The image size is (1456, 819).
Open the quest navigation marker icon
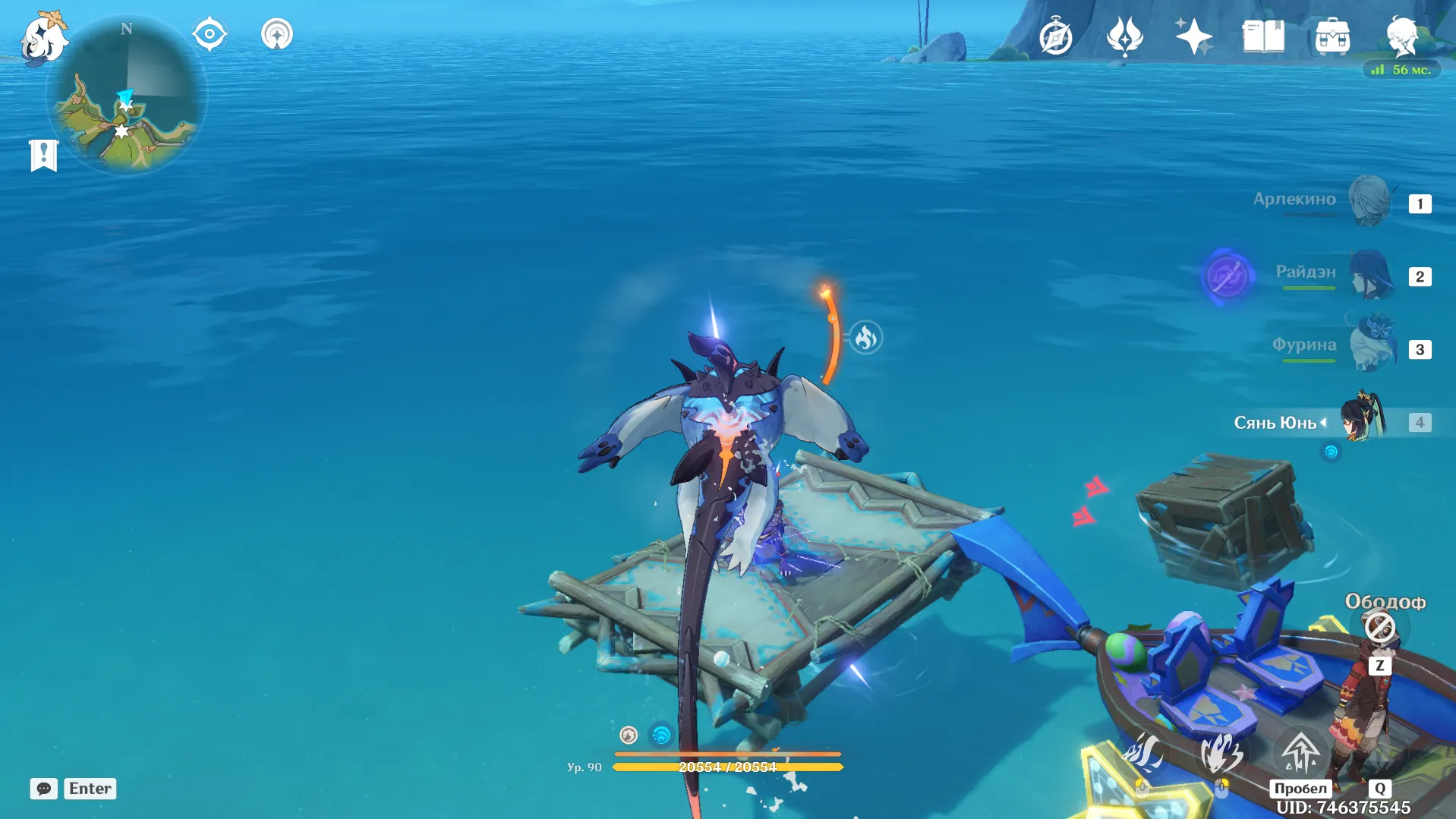point(210,34)
